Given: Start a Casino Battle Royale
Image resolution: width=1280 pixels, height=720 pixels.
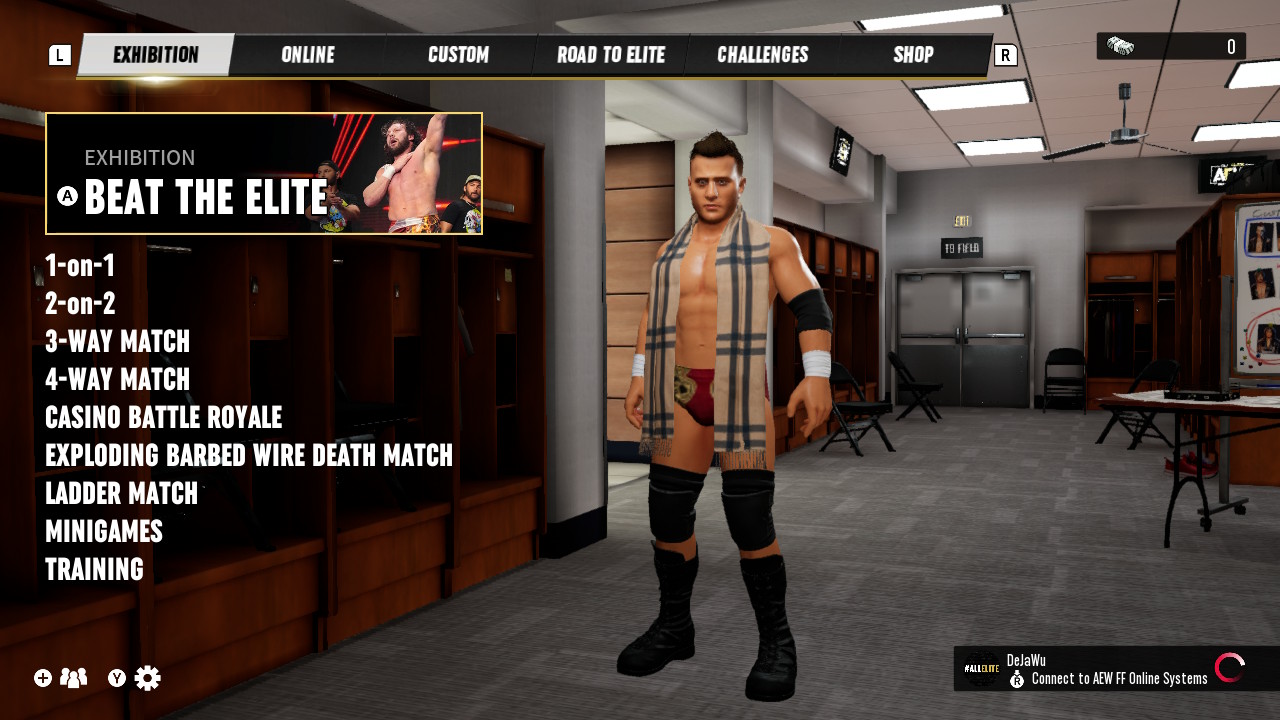Looking at the screenshot, I should 163,418.
